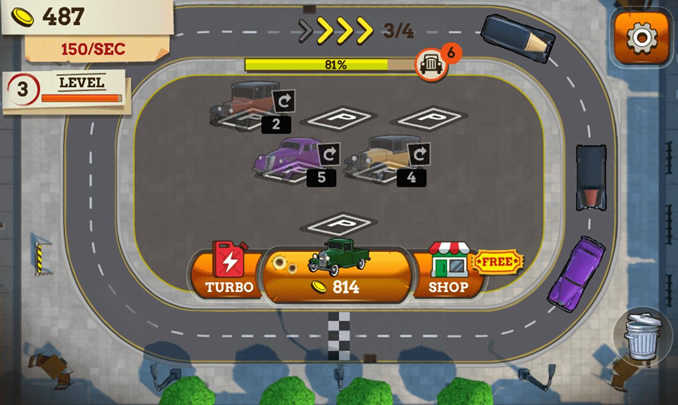Screen dimensions: 678x405
Task: Activate the Turbo boost button
Action: coord(229,271)
